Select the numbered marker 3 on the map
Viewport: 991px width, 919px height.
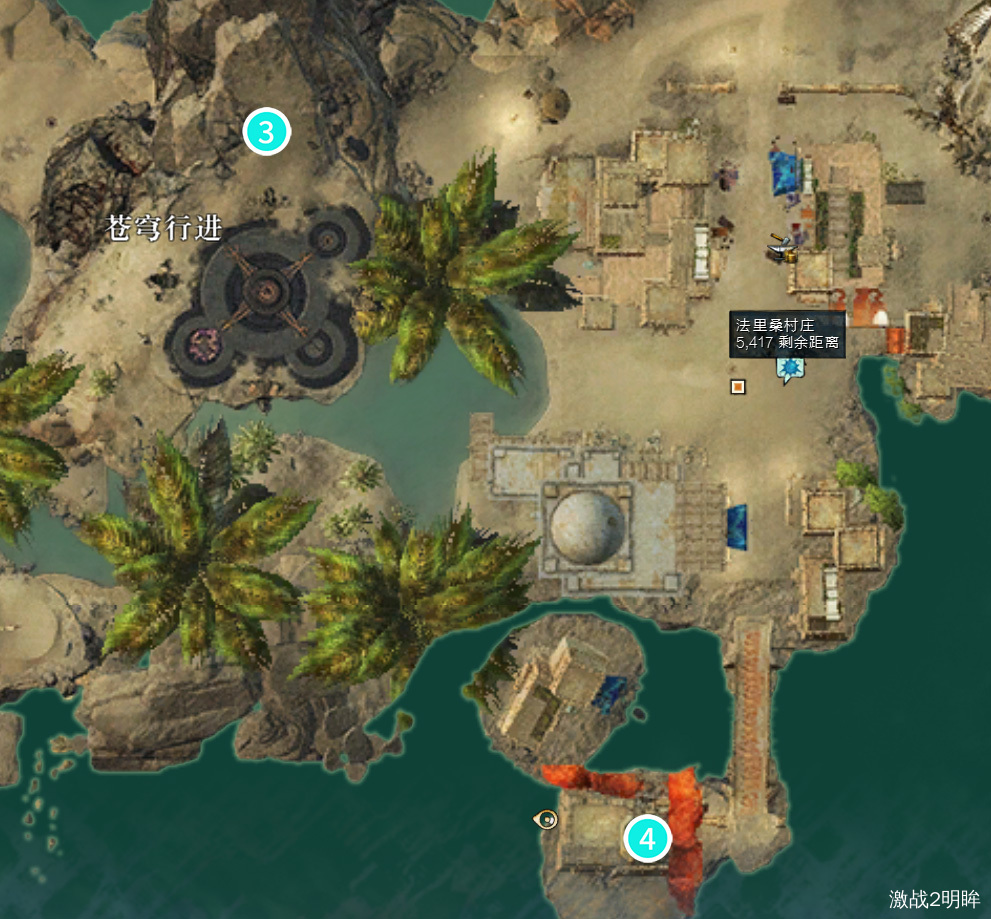click(x=267, y=132)
